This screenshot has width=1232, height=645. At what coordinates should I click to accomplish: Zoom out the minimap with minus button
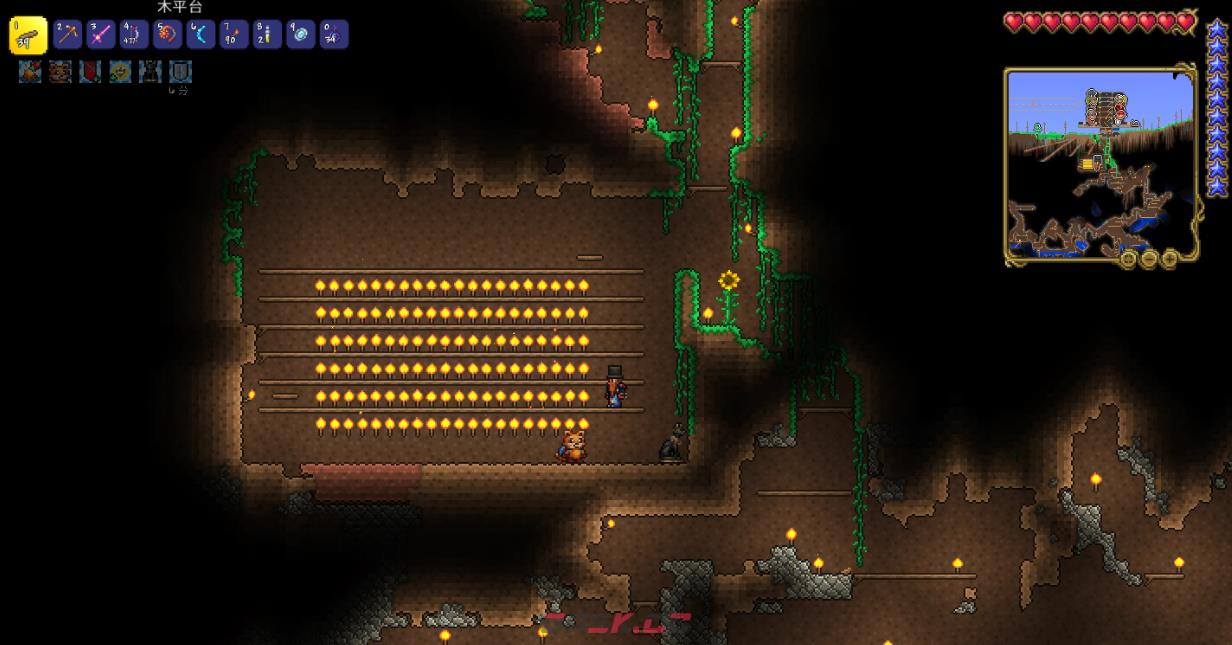[x=1148, y=259]
